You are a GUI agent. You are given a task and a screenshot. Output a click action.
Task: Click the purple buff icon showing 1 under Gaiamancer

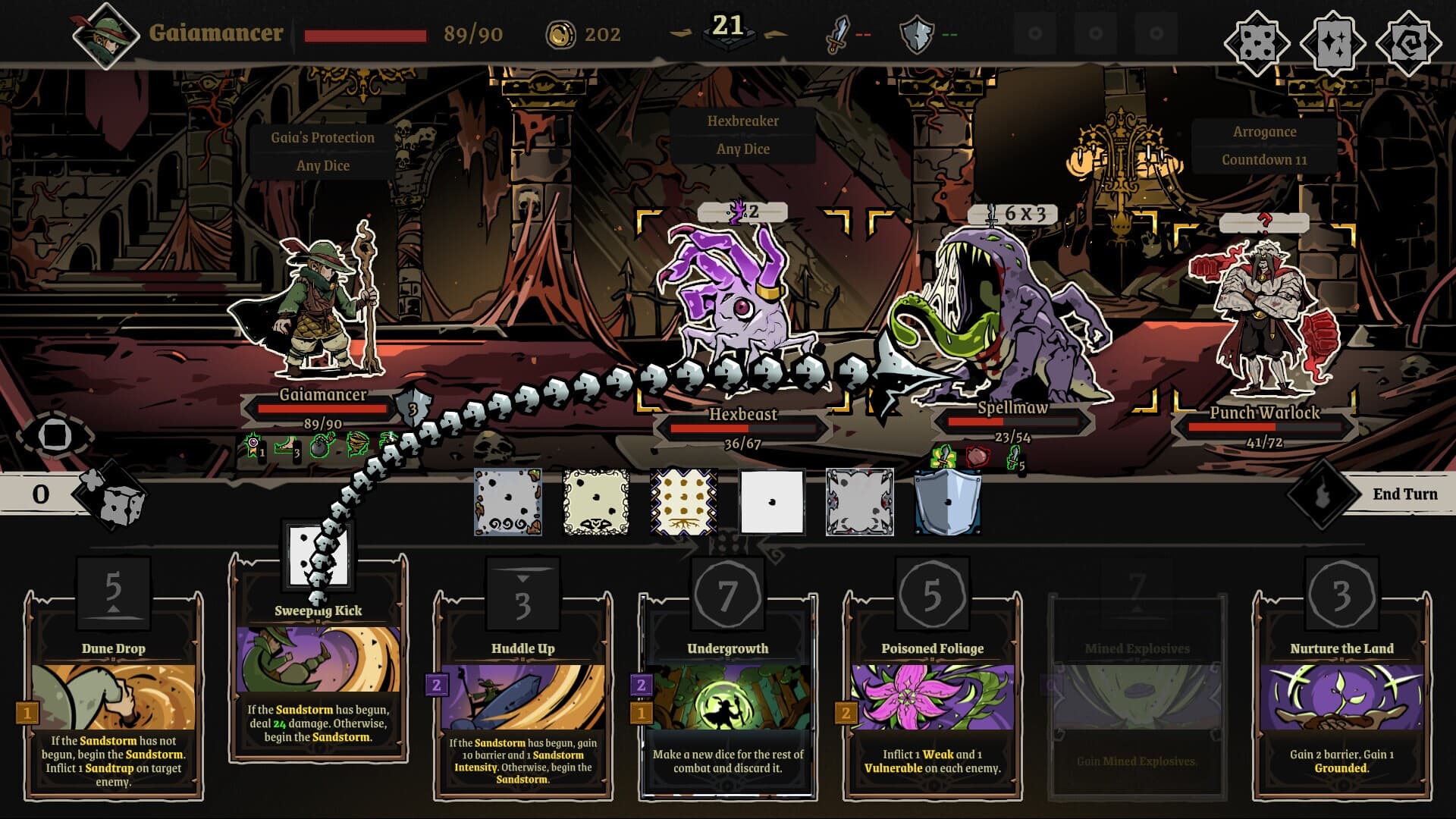pos(253,444)
